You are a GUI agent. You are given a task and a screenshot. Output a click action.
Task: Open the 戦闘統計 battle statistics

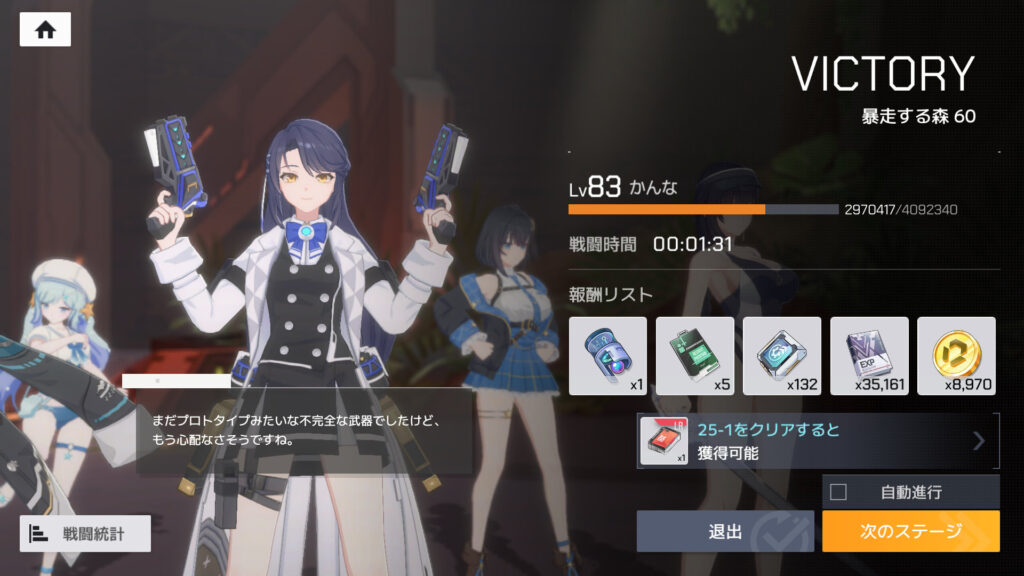point(85,534)
